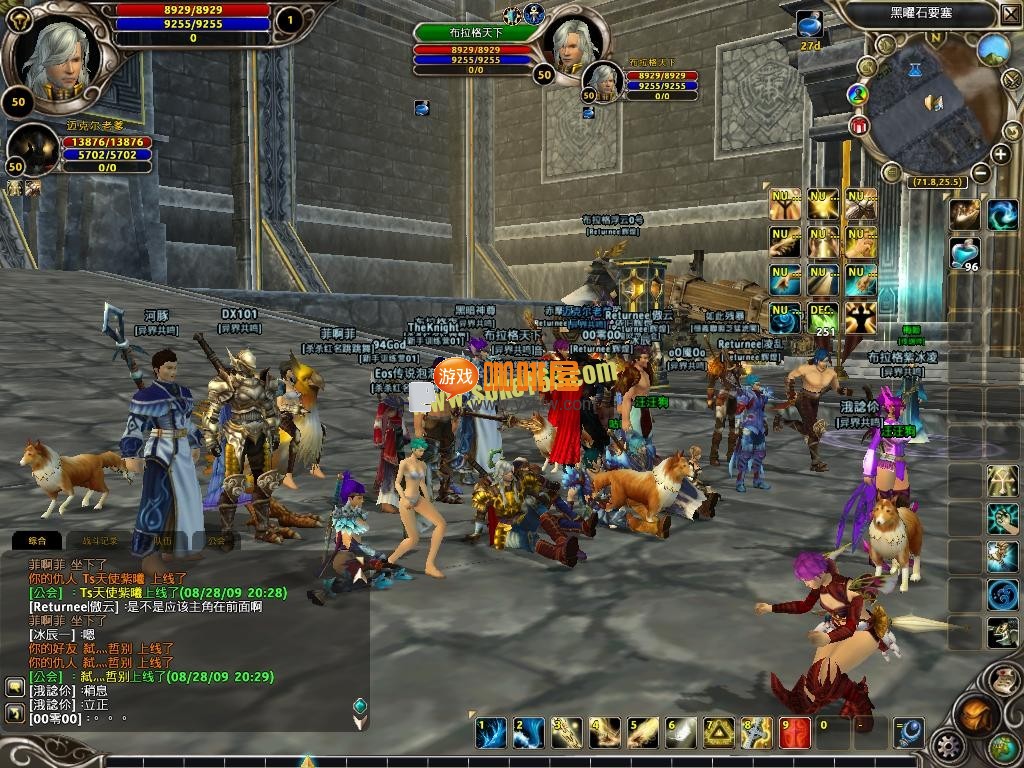
Task: Click the green DEC buff icon showing 251
Action: point(823,318)
